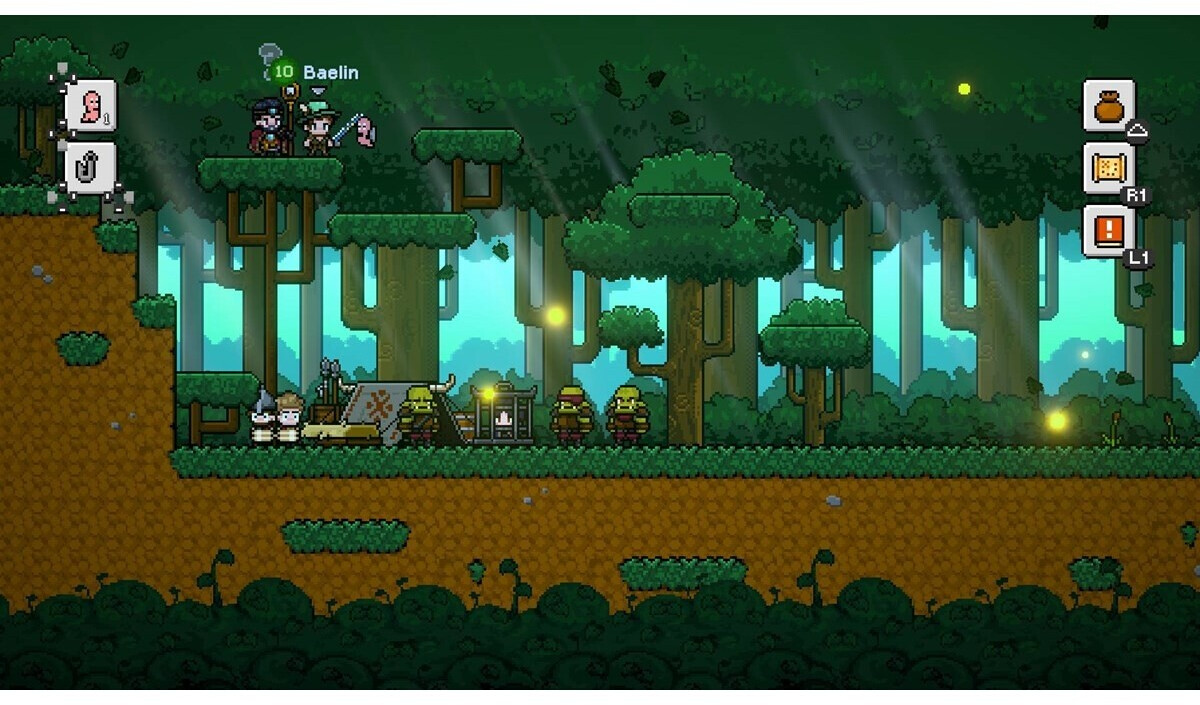Open the red quest journal book
The width and height of the screenshot is (1200, 705).
tap(1109, 231)
